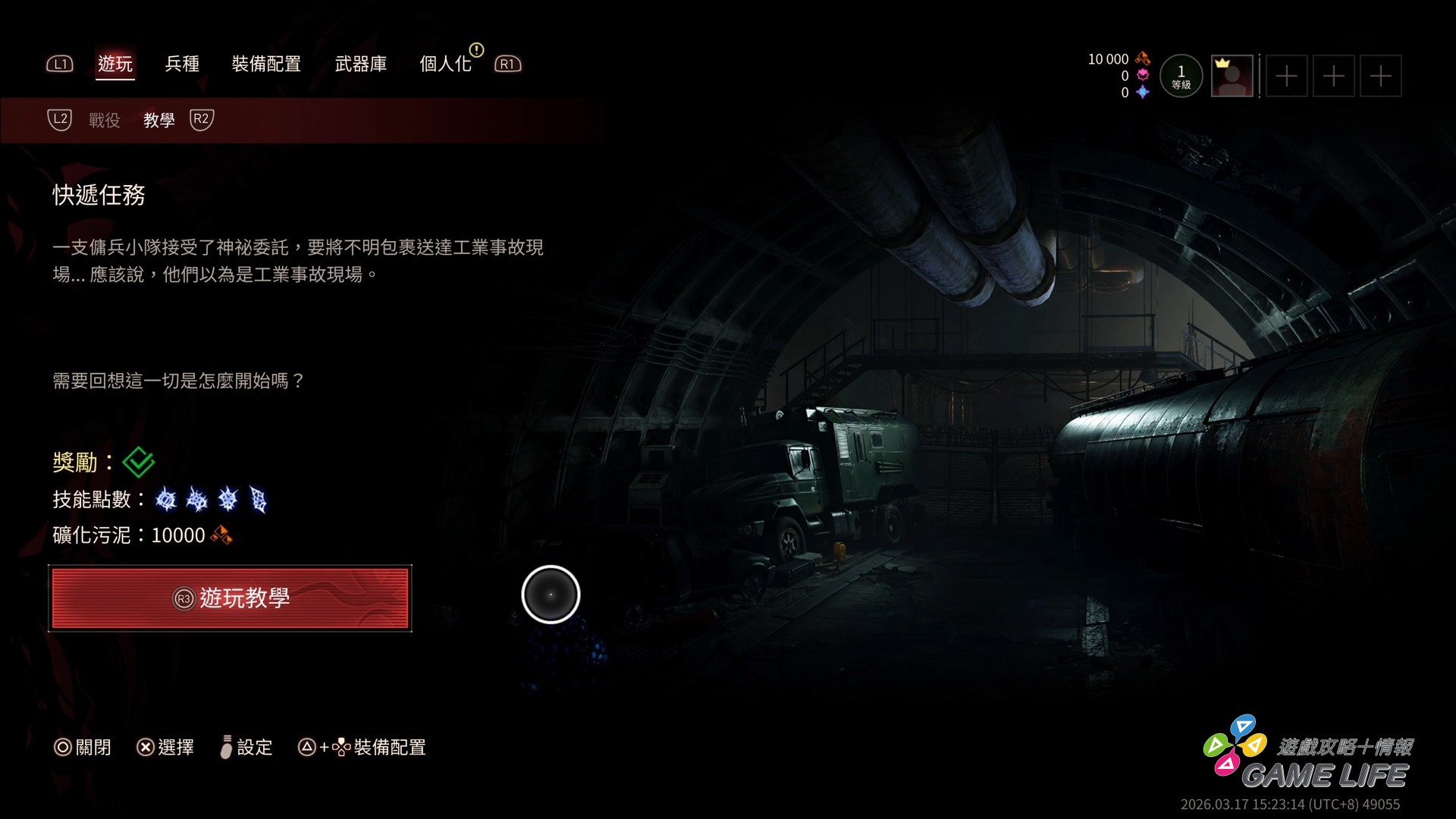Click the settings 設定 spray can icon

pos(225,747)
